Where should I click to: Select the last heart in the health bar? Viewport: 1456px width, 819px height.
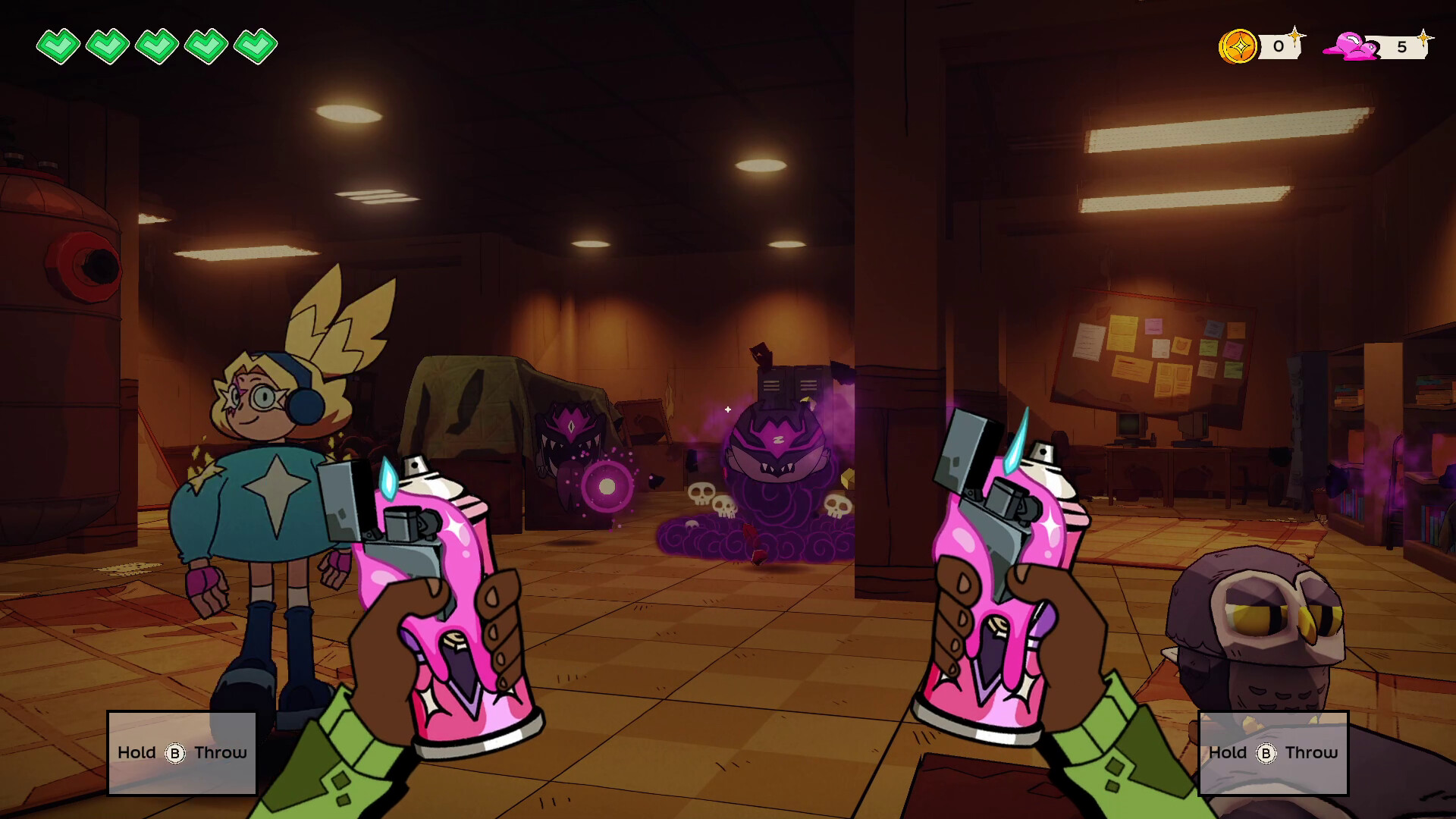pos(256,45)
